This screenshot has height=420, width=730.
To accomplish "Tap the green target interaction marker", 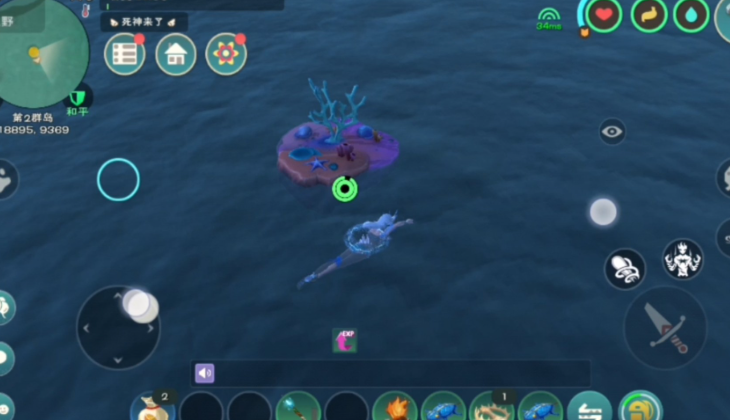I will [x=345, y=188].
